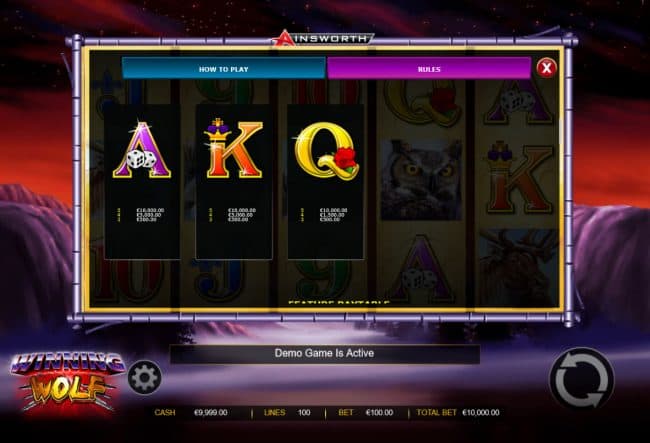
Task: Open the Rules tab
Action: 428,68
